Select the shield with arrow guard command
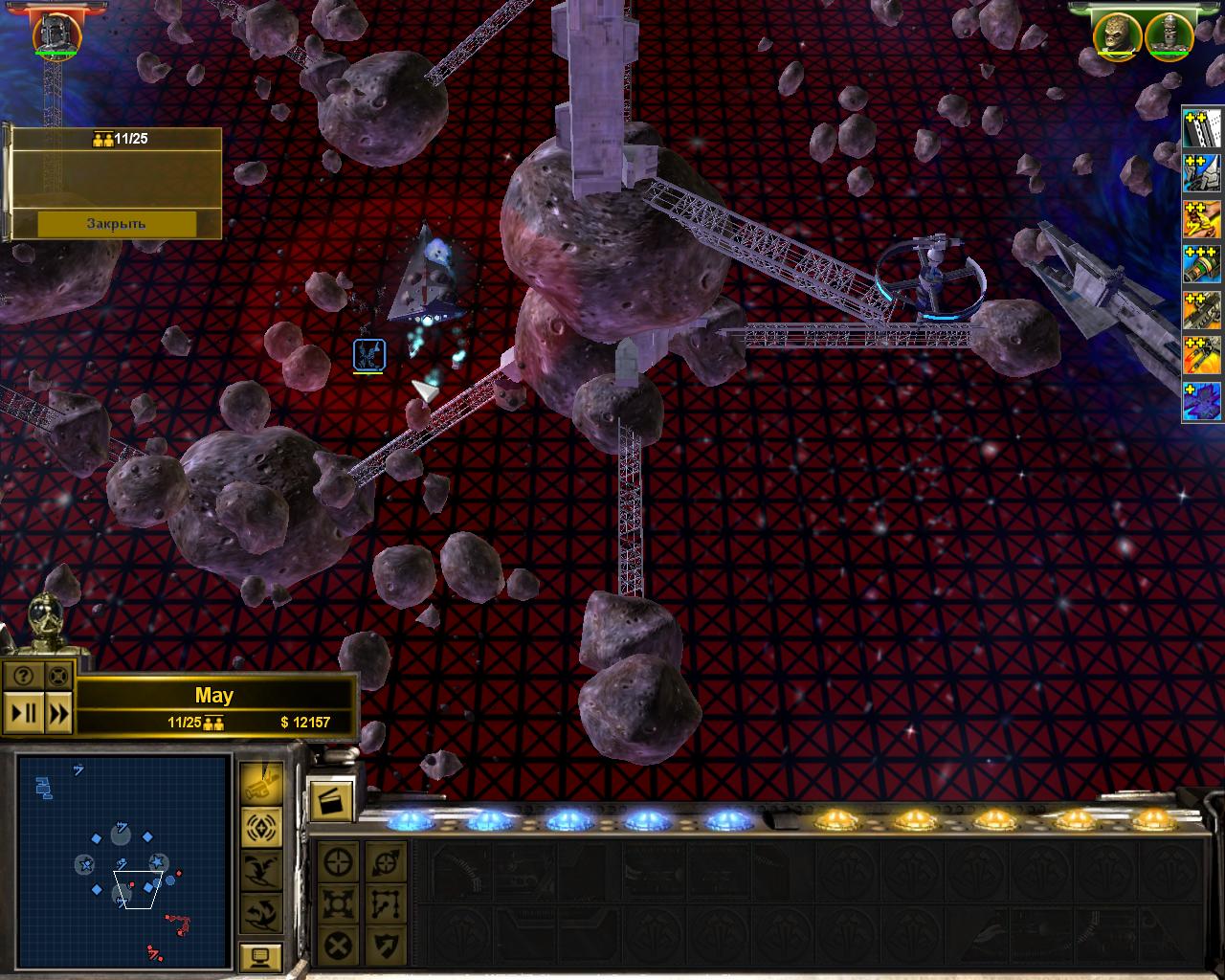The height and width of the screenshot is (980, 1225). click(386, 947)
